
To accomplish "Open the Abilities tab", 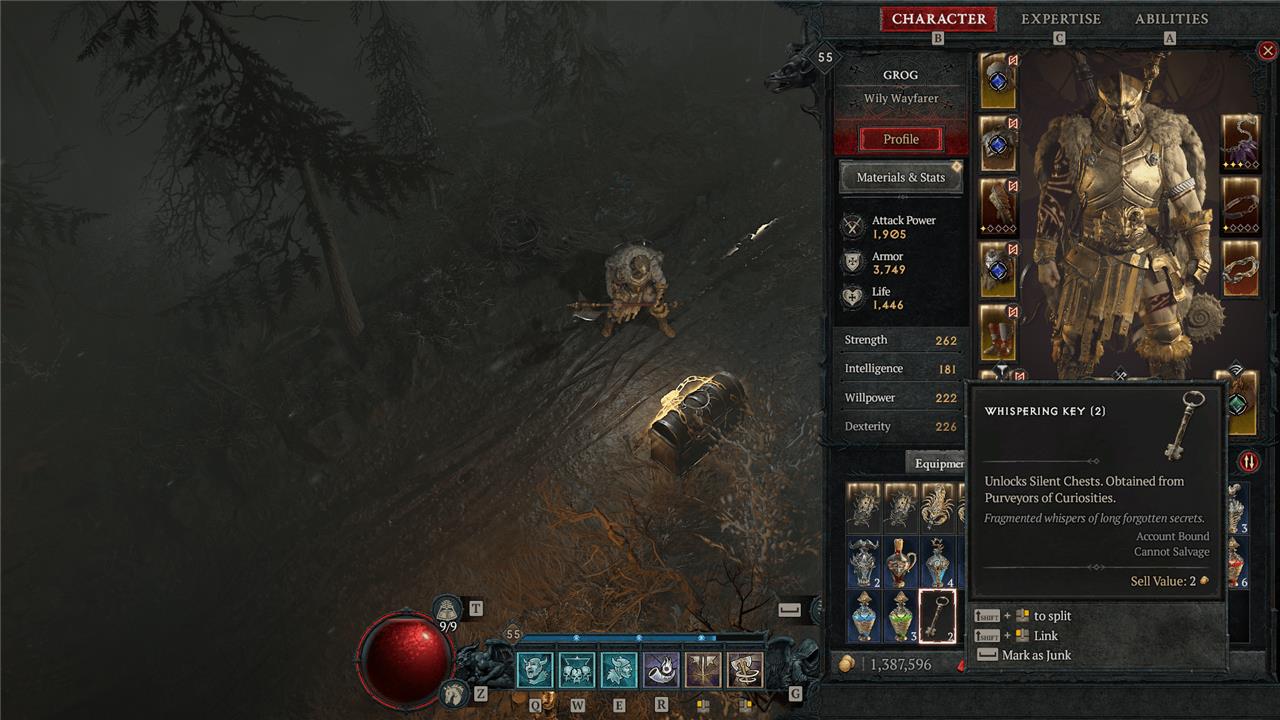I will [x=1171, y=19].
